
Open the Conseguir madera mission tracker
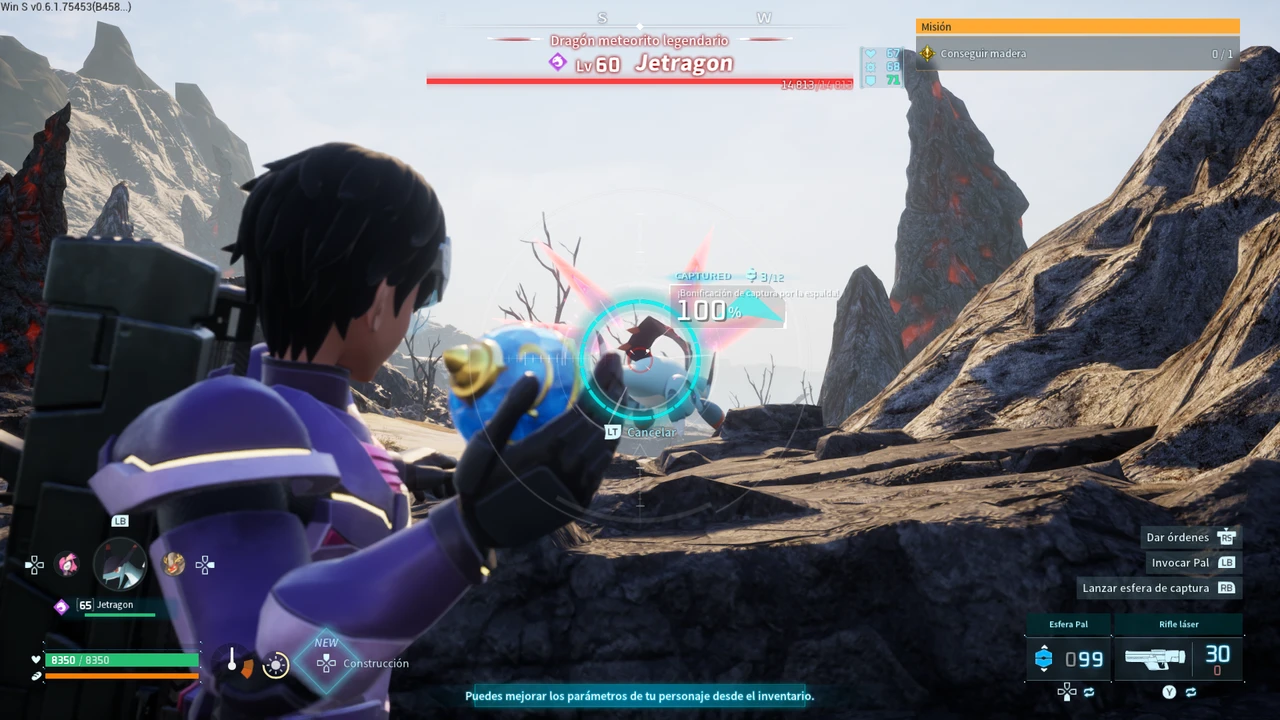1077,54
